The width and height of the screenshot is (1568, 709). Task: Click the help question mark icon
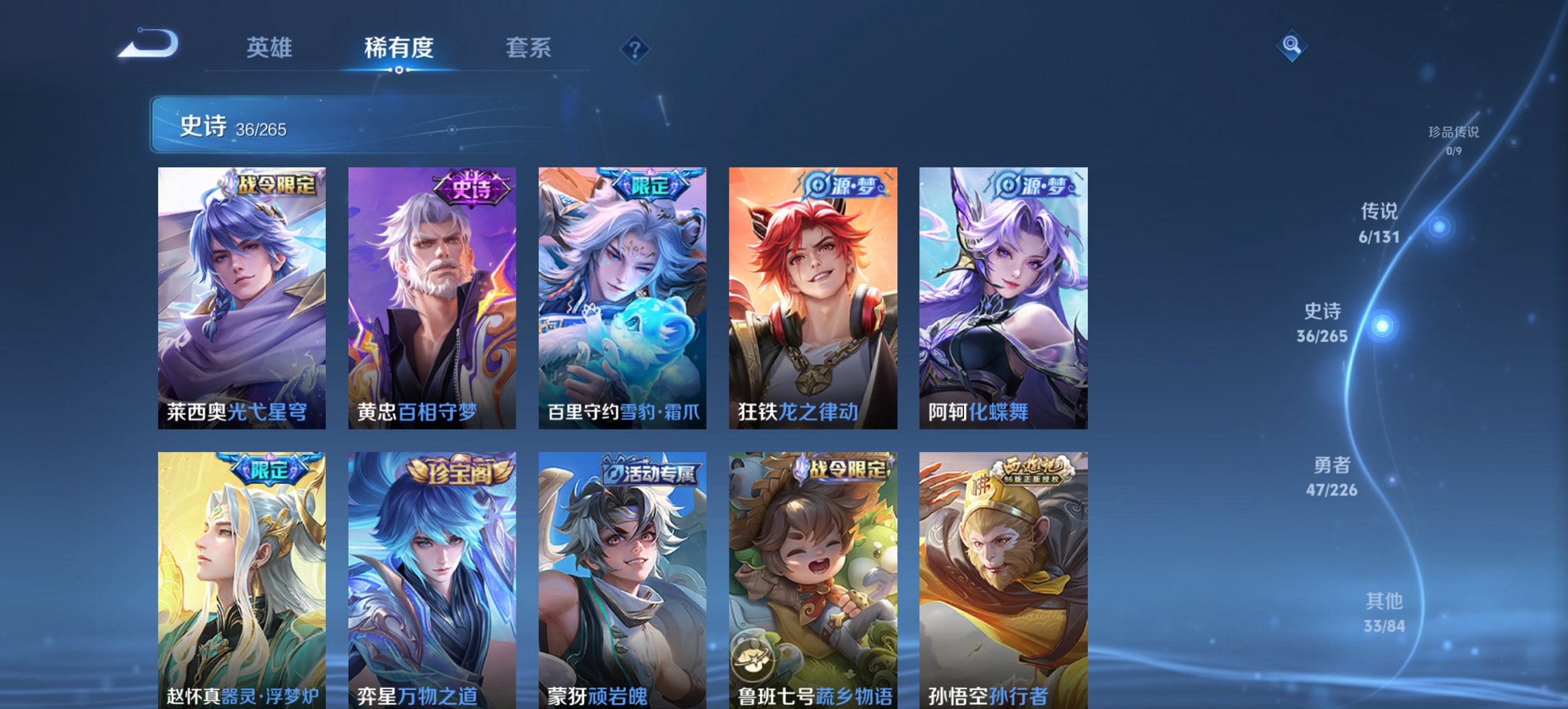click(634, 49)
